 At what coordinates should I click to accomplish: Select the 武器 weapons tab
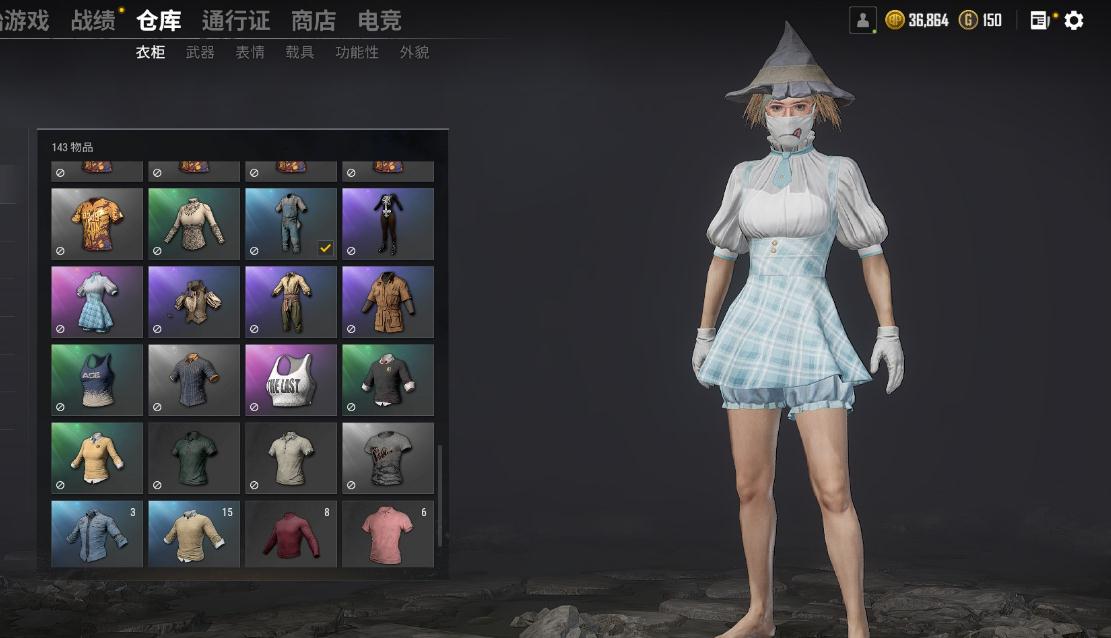(x=200, y=52)
